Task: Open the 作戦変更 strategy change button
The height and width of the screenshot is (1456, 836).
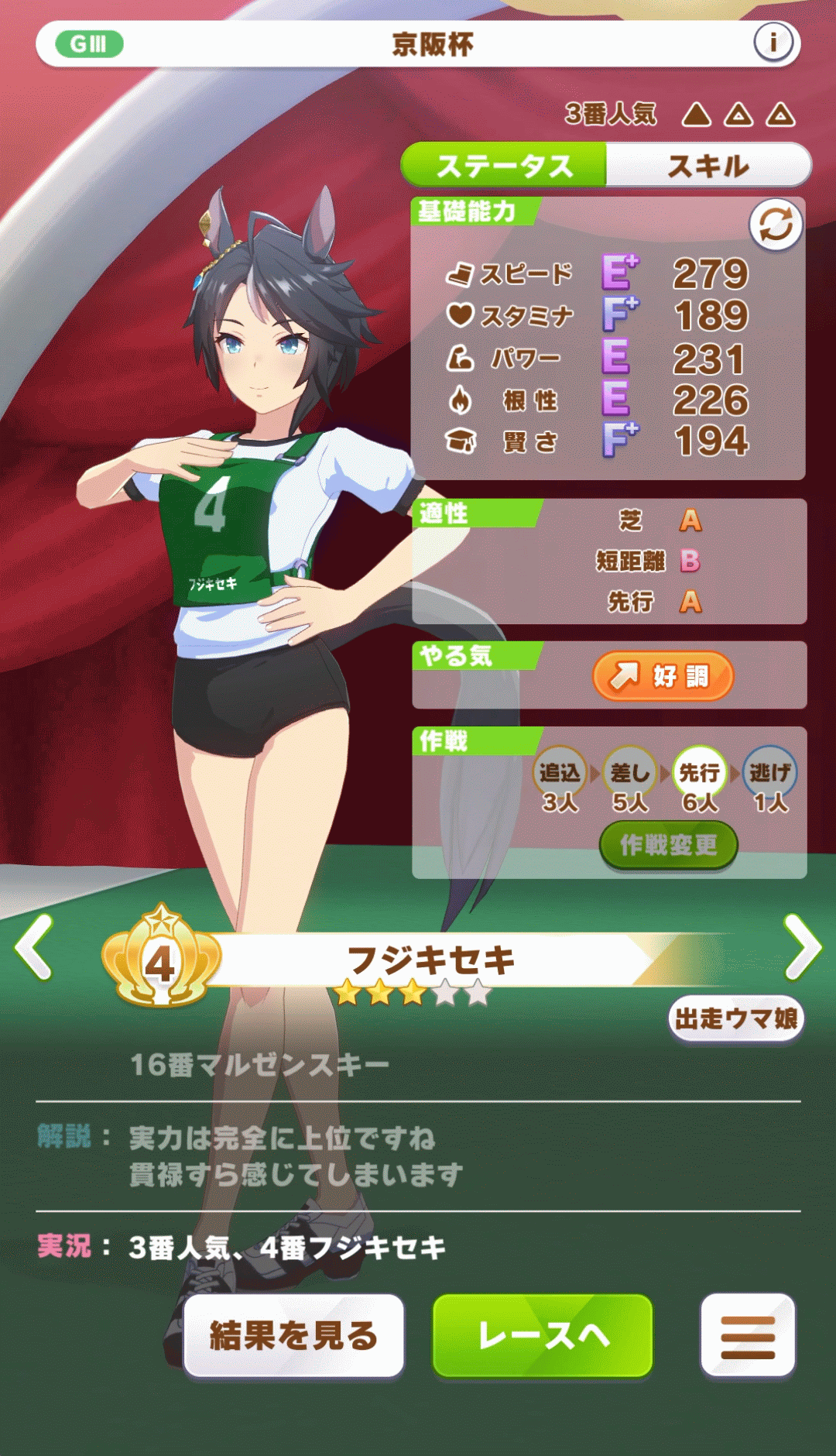Action: [668, 845]
